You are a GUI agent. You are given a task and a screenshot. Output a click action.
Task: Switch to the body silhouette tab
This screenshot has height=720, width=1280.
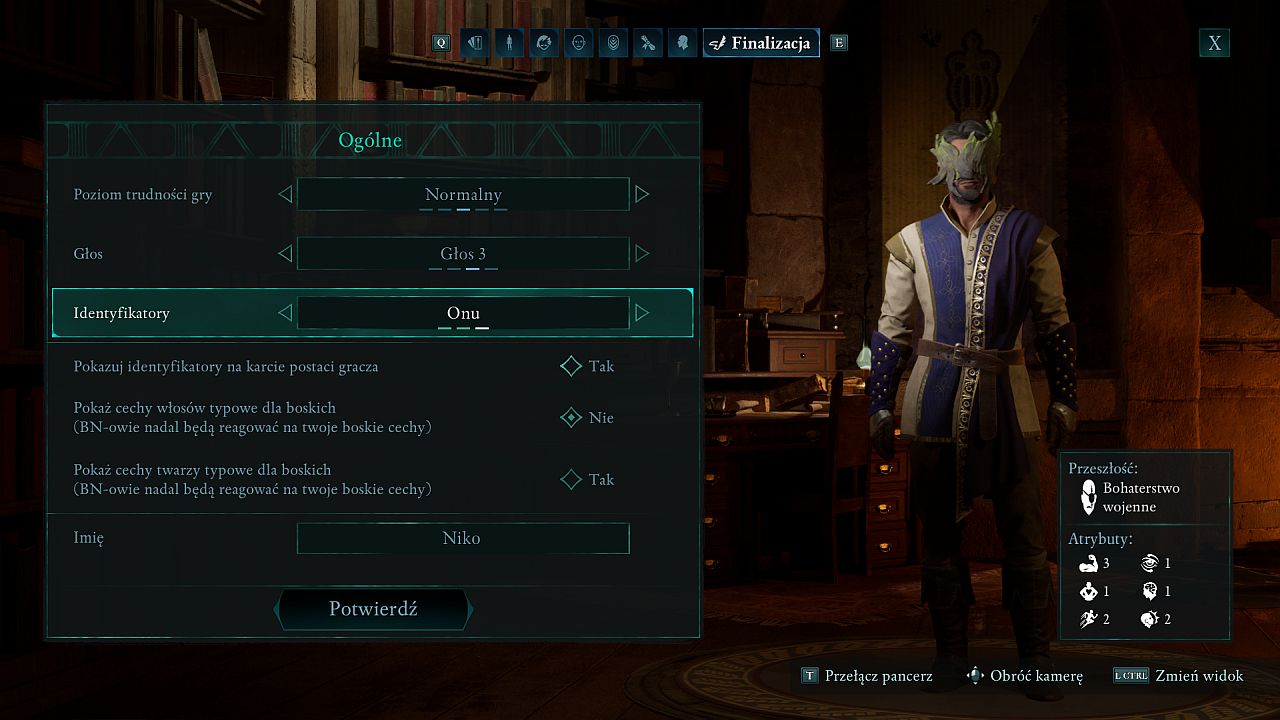[509, 43]
